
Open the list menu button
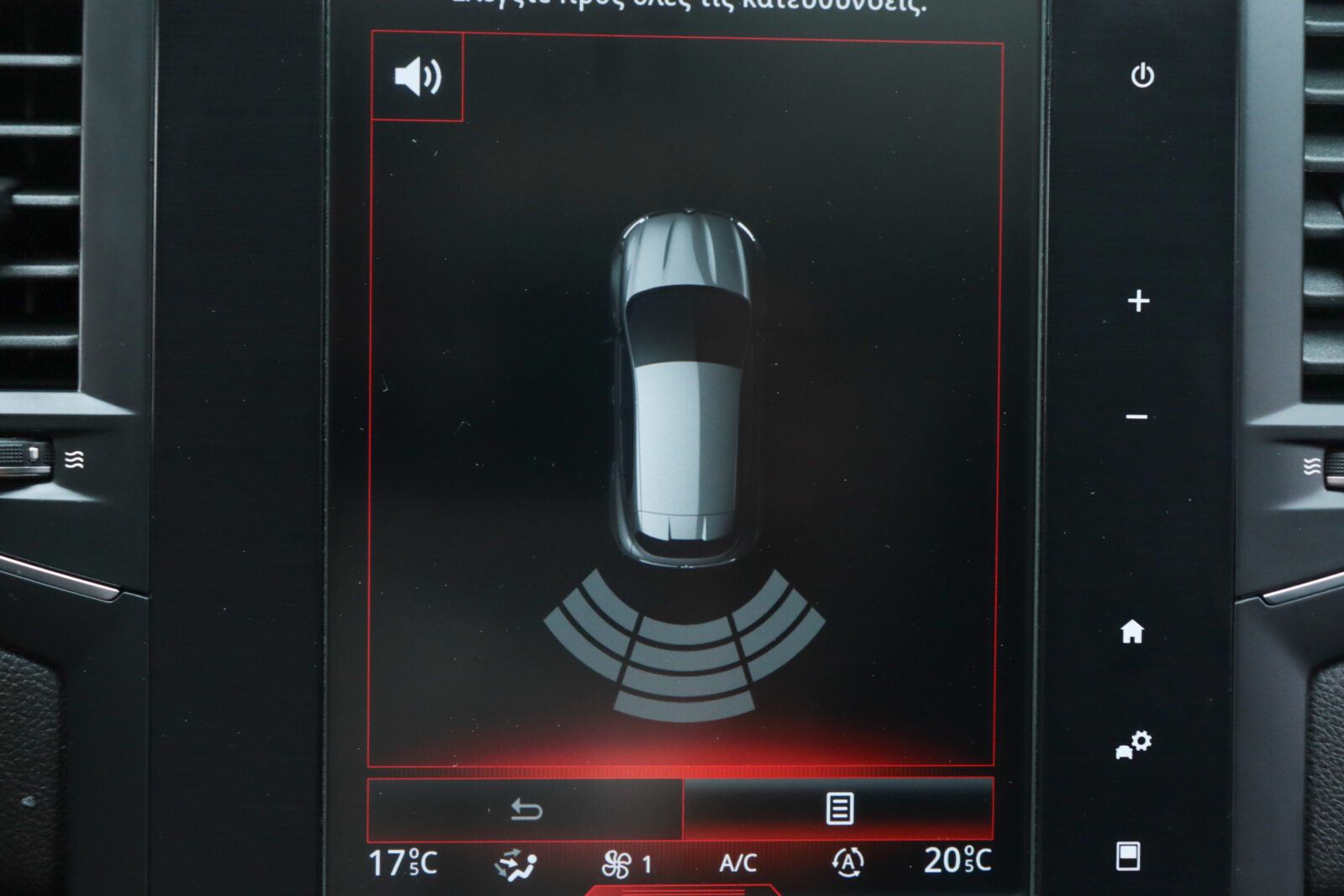point(839,809)
